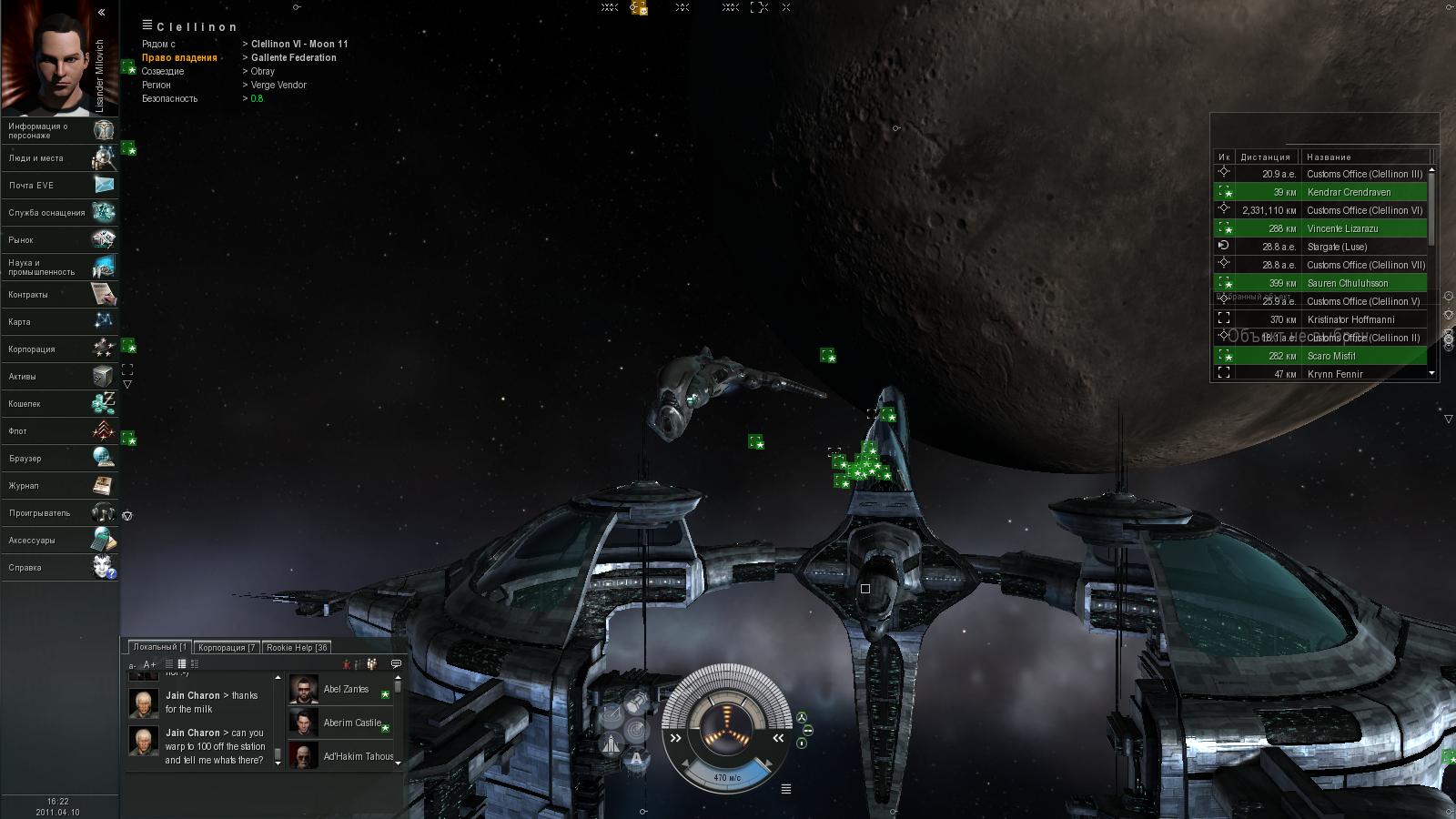Select Customs Office (Clellinon VII) row
The height and width of the screenshot is (819, 1456).
click(x=1365, y=265)
